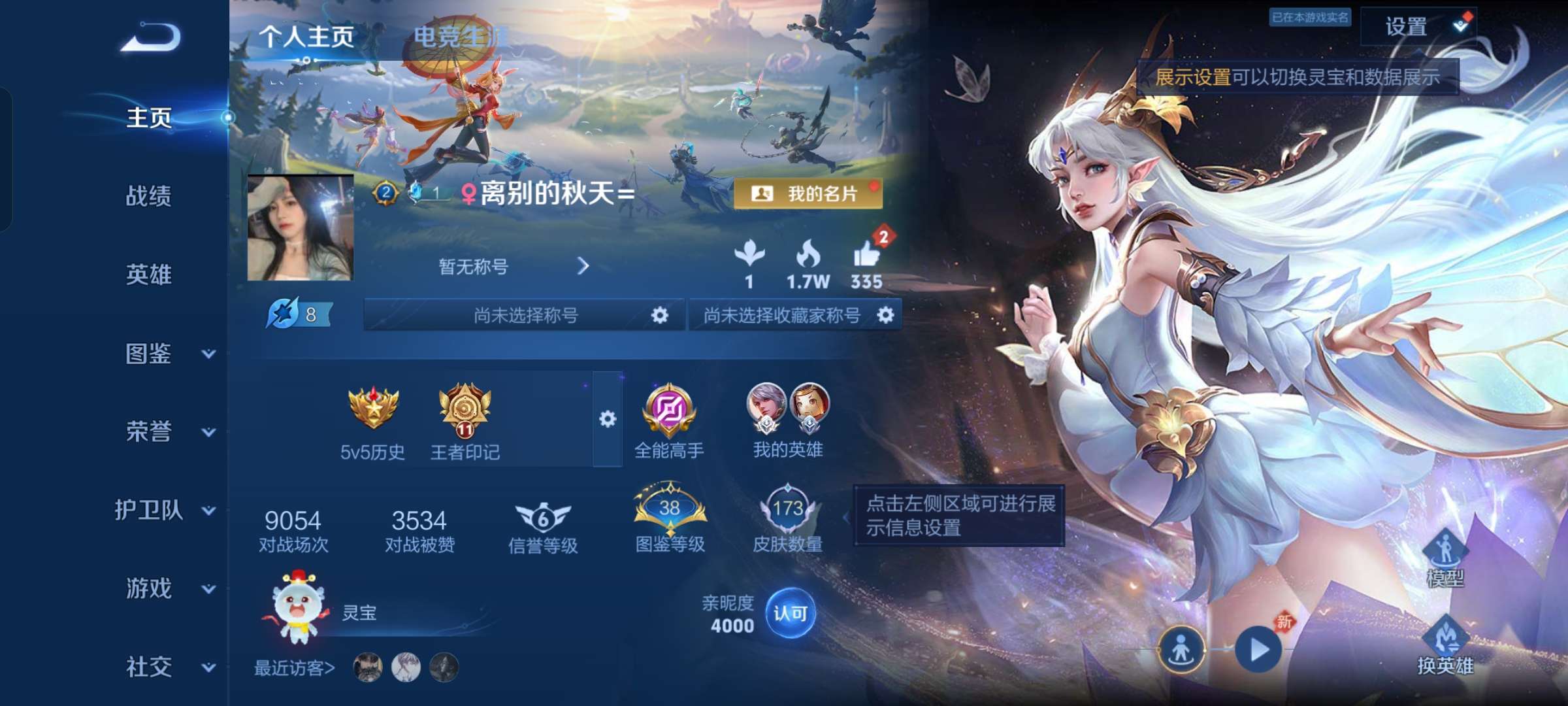Open the title arrow next to 暂无称号
This screenshot has width=1568, height=706.
pyautogui.click(x=583, y=266)
